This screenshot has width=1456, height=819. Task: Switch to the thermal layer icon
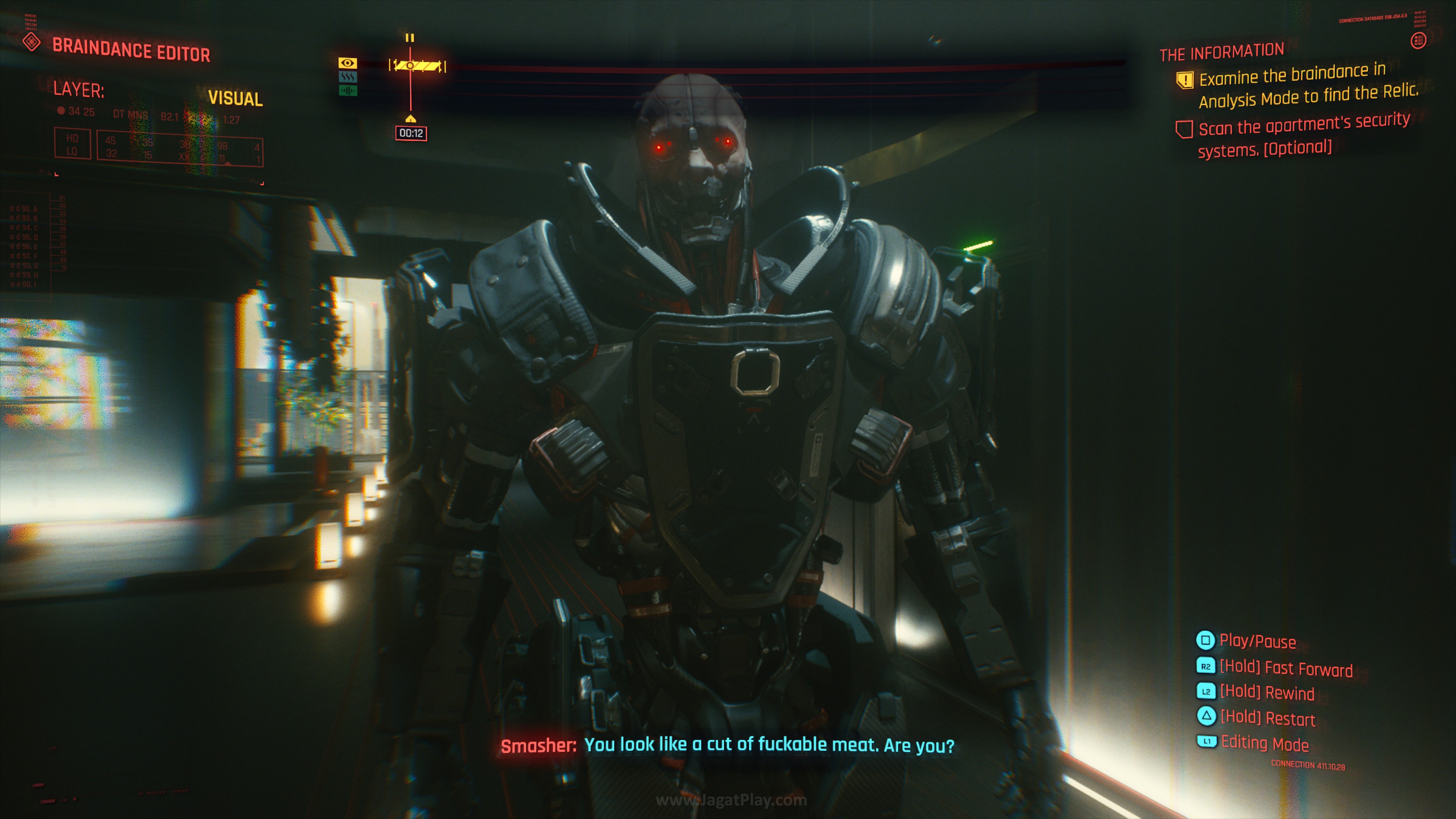coord(348,76)
